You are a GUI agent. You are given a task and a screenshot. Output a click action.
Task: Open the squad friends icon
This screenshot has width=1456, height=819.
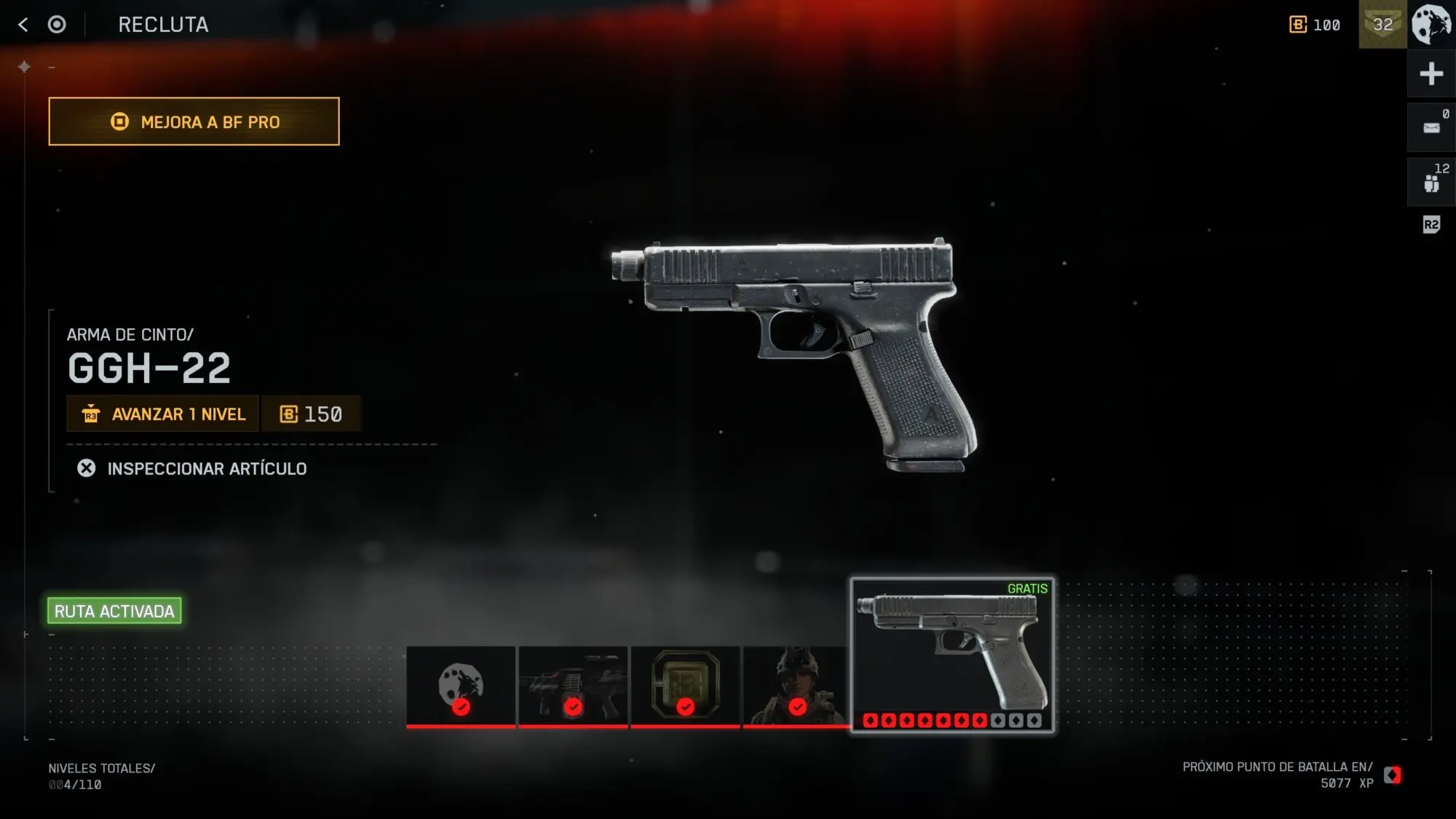tap(1431, 182)
